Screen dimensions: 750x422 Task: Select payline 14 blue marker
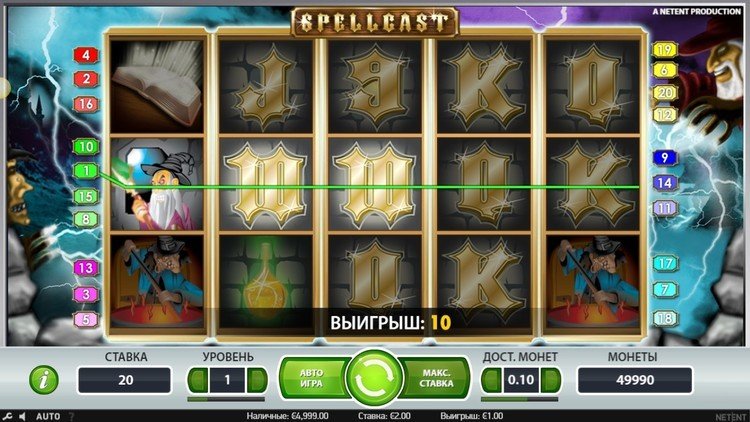(x=664, y=183)
